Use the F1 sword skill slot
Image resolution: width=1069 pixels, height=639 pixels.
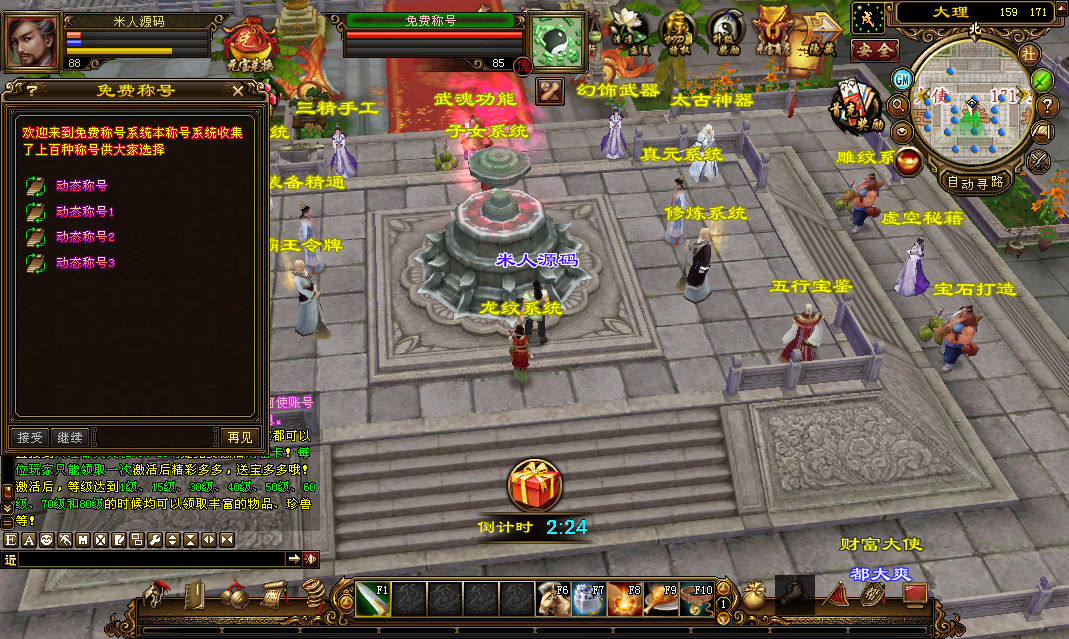[373, 598]
